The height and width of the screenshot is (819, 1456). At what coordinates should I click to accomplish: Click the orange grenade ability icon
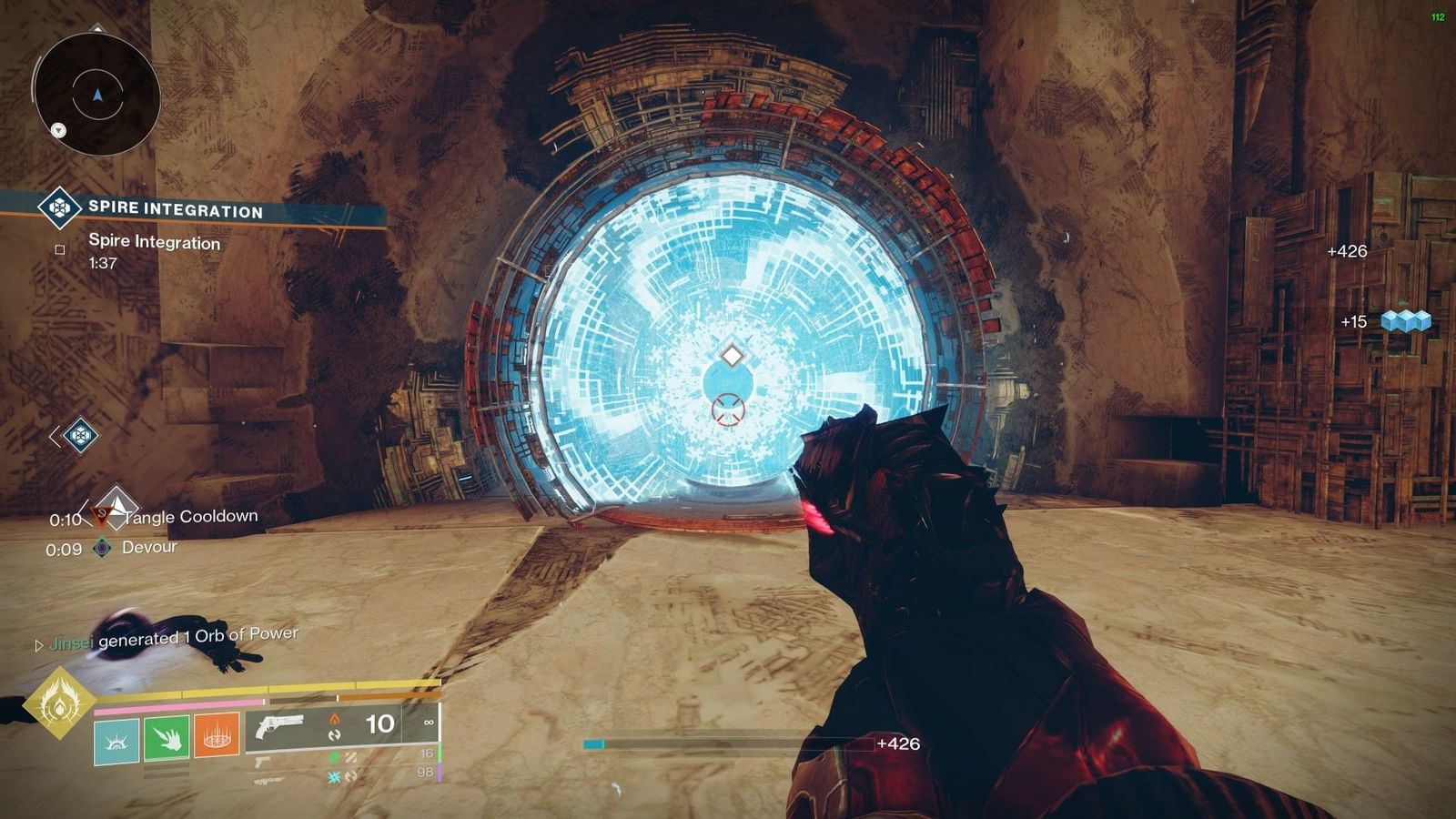[217, 737]
